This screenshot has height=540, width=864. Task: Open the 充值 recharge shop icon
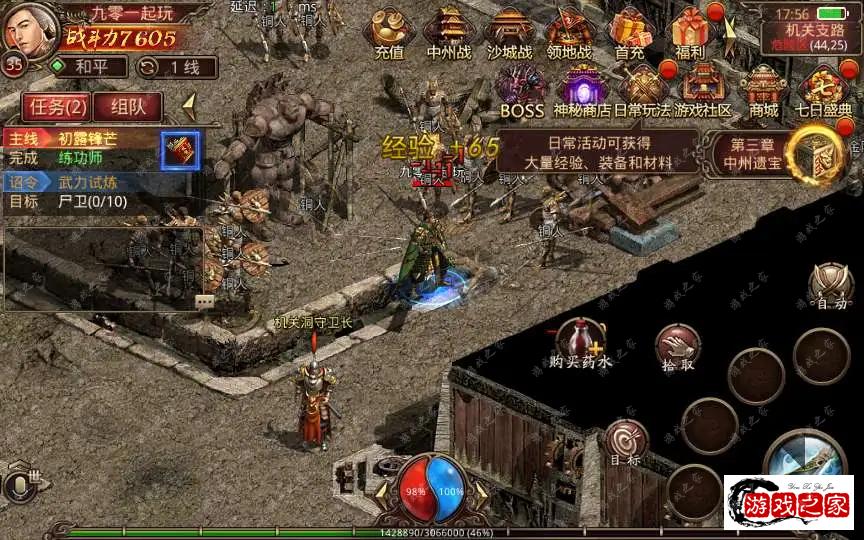(389, 33)
